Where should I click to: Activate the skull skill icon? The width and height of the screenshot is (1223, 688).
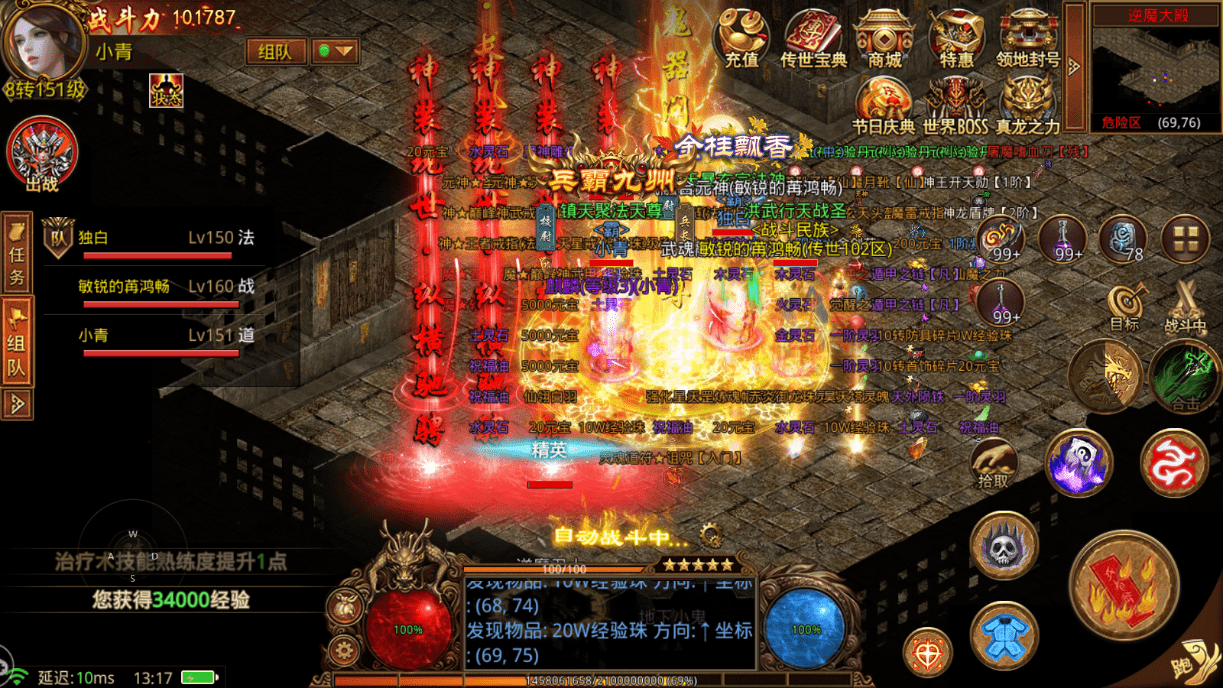tap(1003, 547)
